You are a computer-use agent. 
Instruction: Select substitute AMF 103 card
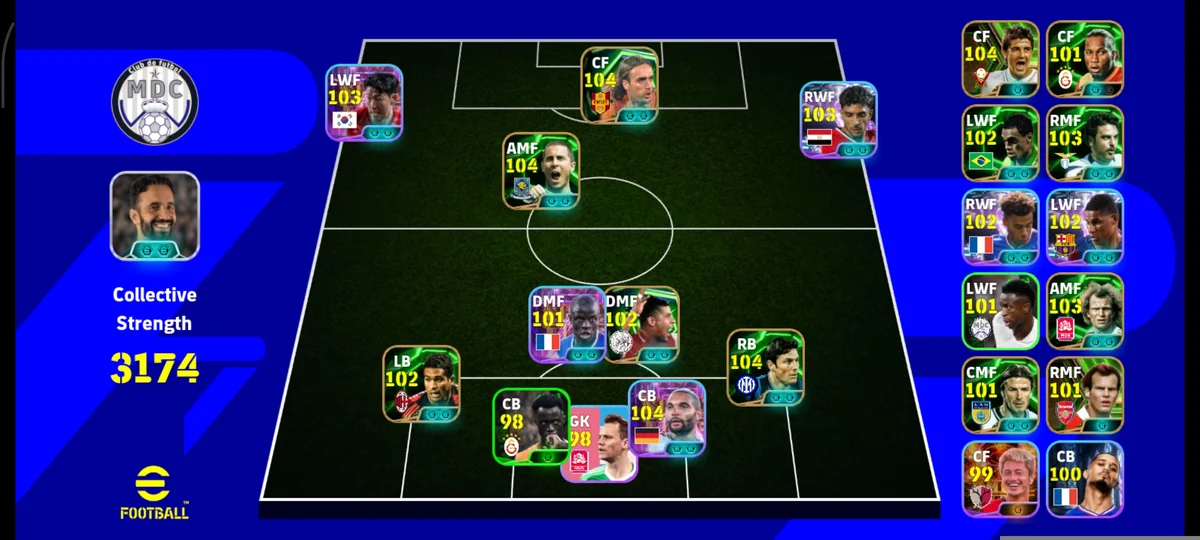coord(1085,311)
